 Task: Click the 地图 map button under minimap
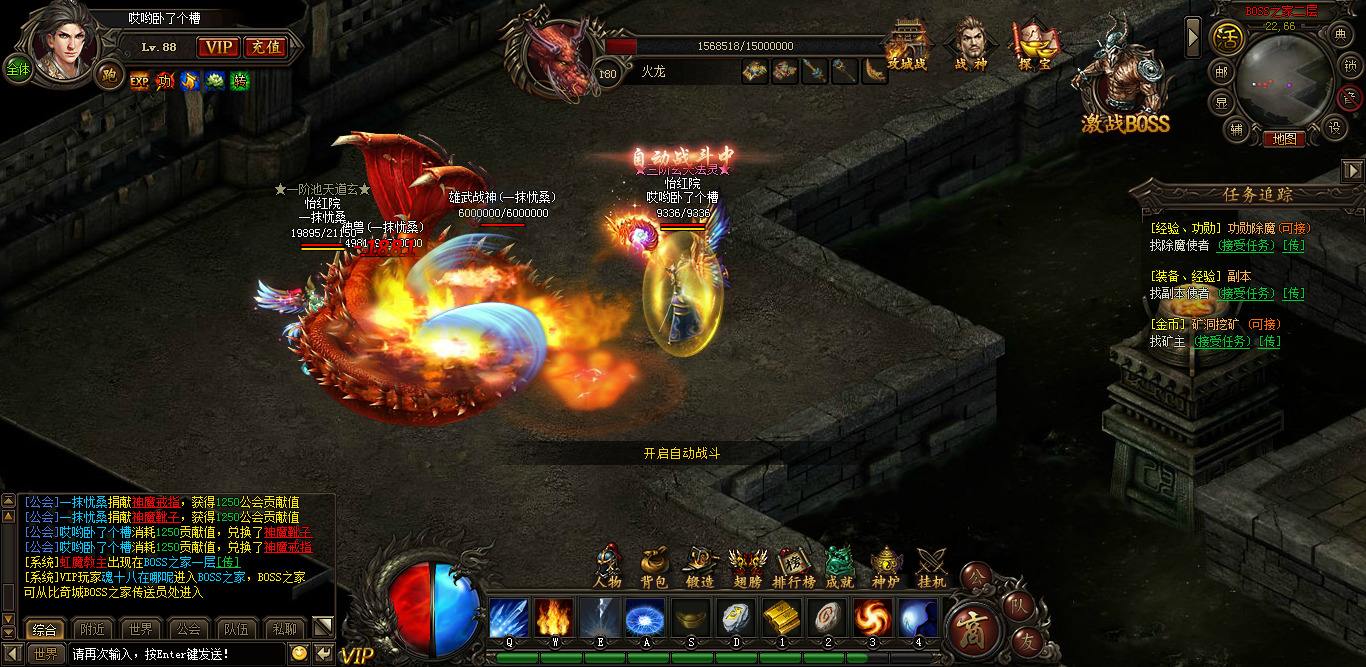[x=1284, y=139]
